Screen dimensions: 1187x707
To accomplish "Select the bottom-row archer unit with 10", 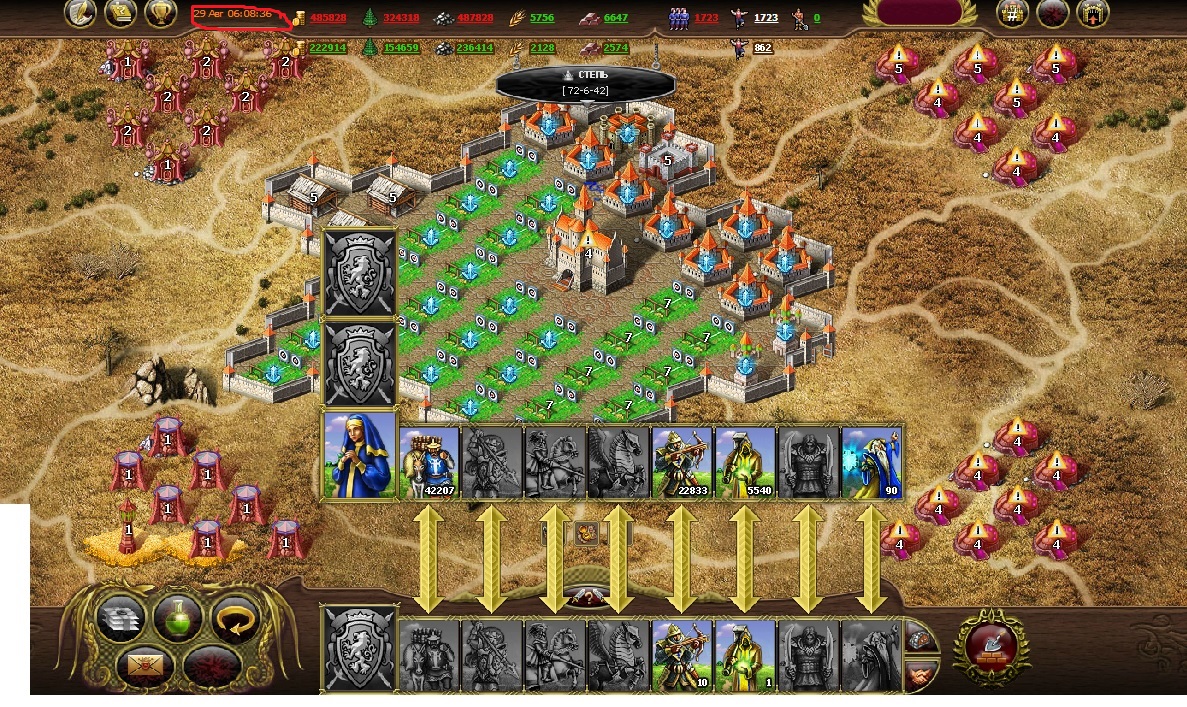I will 682,655.
